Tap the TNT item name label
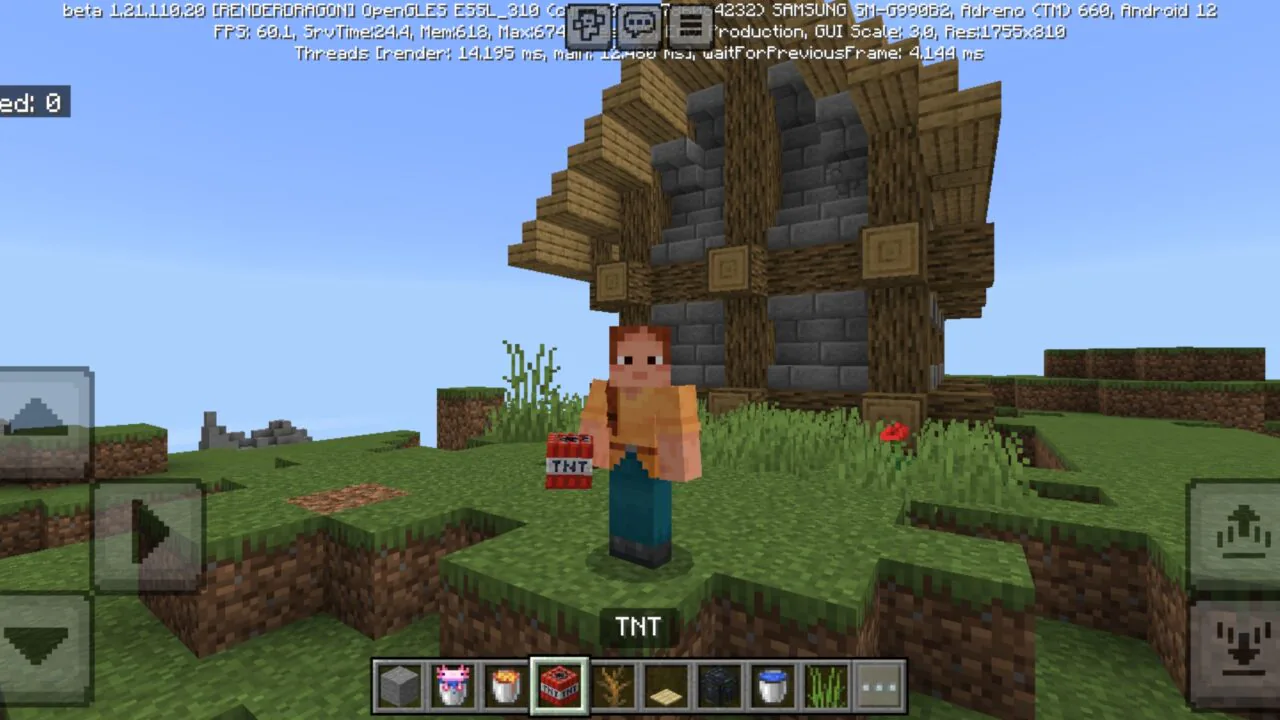Viewport: 1280px width, 720px height. [639, 626]
